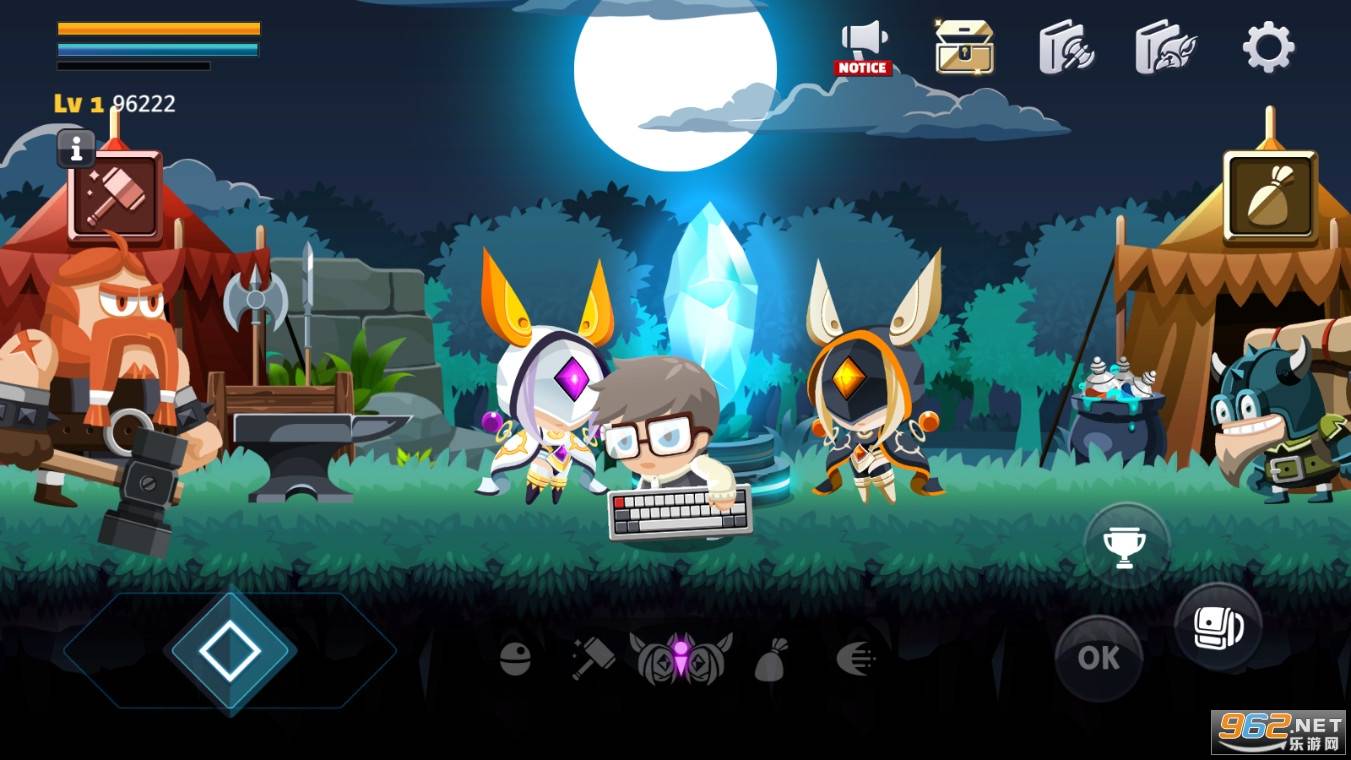Open the axe book codex

(x=1066, y=47)
